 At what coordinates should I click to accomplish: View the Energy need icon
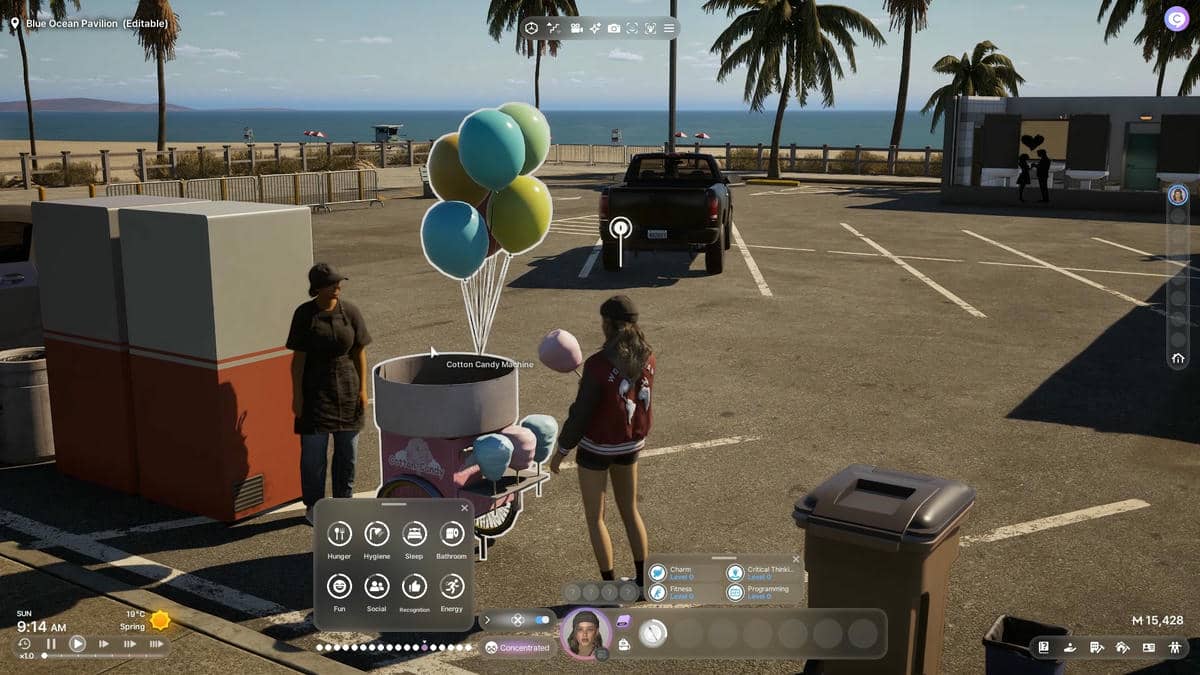coord(451,586)
